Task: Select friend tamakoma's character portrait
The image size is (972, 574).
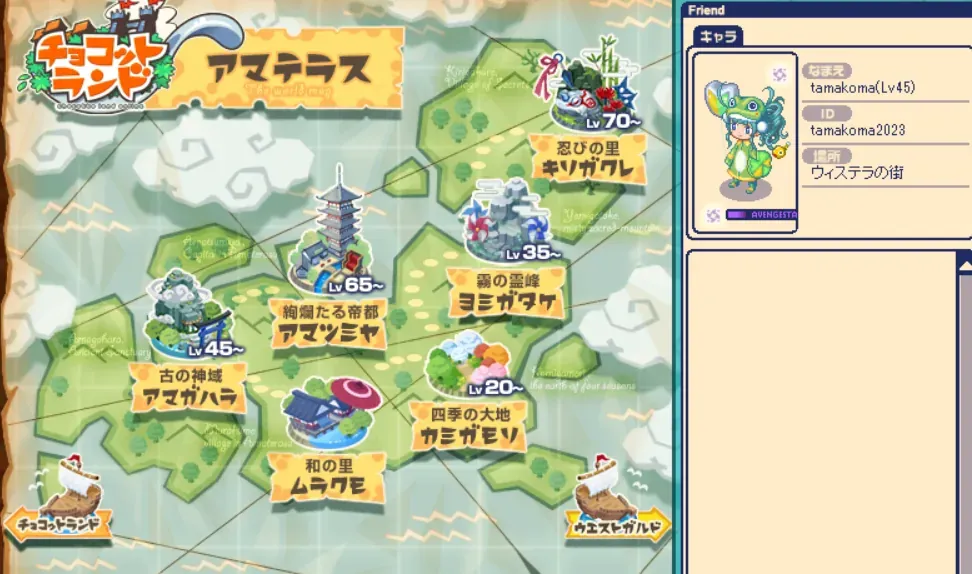Action: [745, 142]
